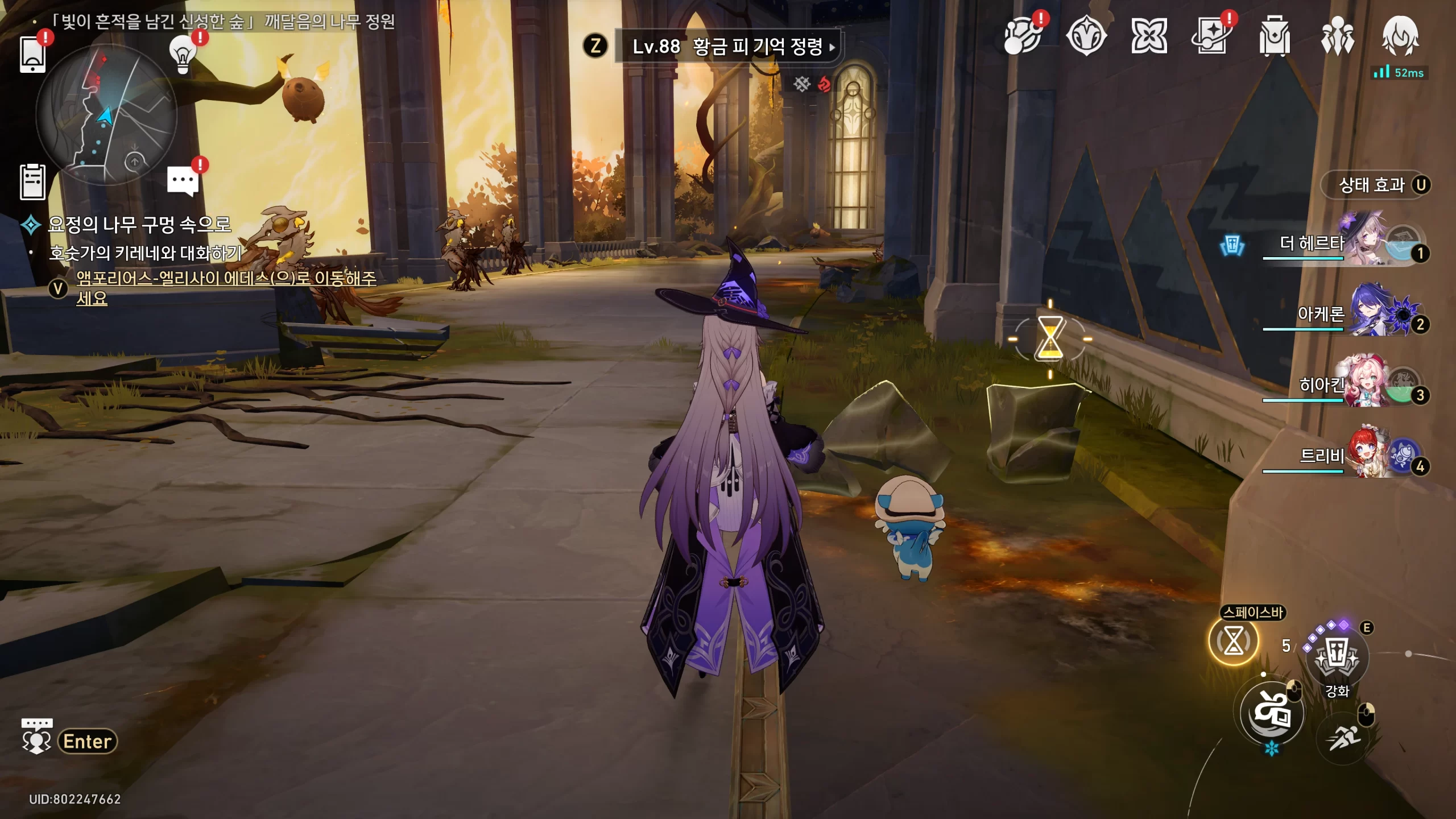Open the mission clipboard icon

pos(32,182)
